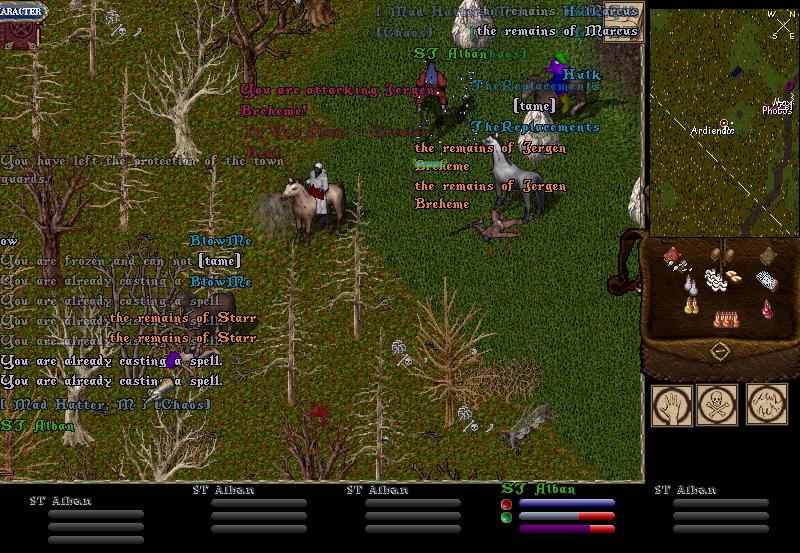800x553 pixels.
Task: Pick the white bandage pile in the backpack
Action: tap(715, 279)
